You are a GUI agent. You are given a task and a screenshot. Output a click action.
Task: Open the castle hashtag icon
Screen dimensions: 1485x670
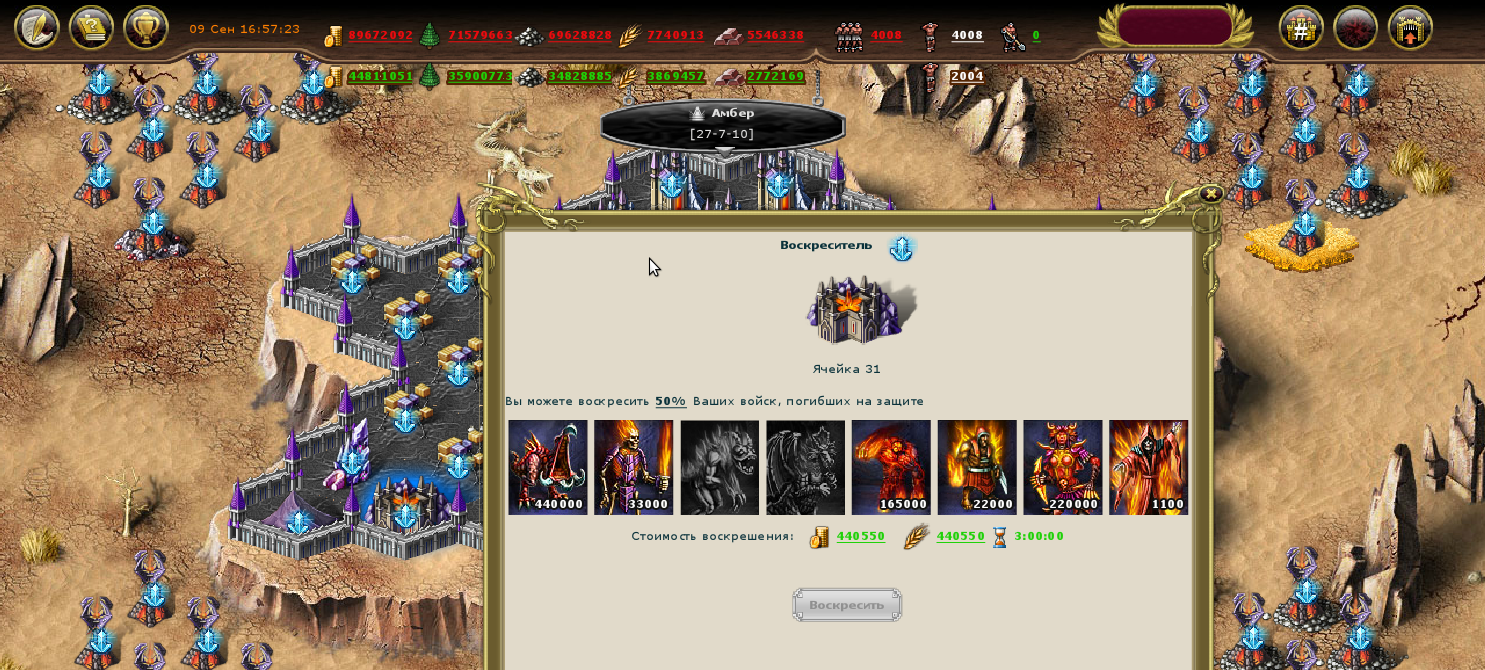point(1301,28)
